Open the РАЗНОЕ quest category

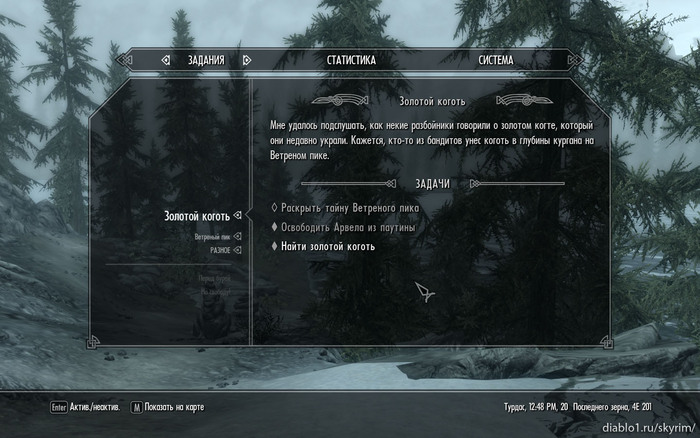(x=219, y=250)
